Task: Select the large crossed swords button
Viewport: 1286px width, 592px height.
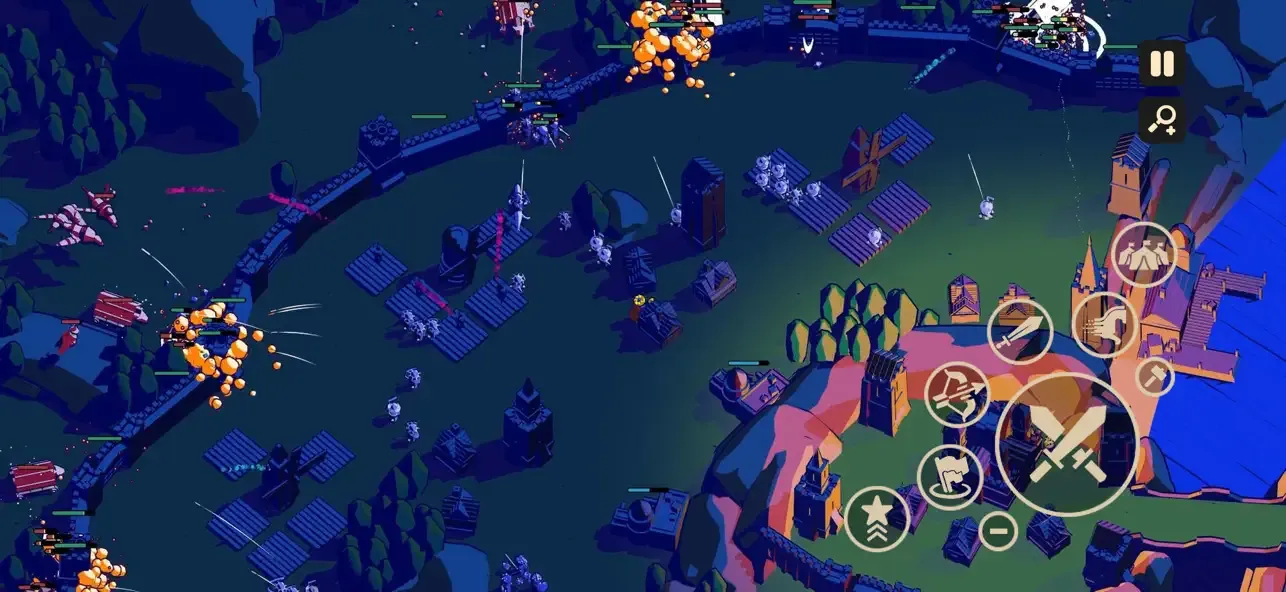Action: 1067,444
